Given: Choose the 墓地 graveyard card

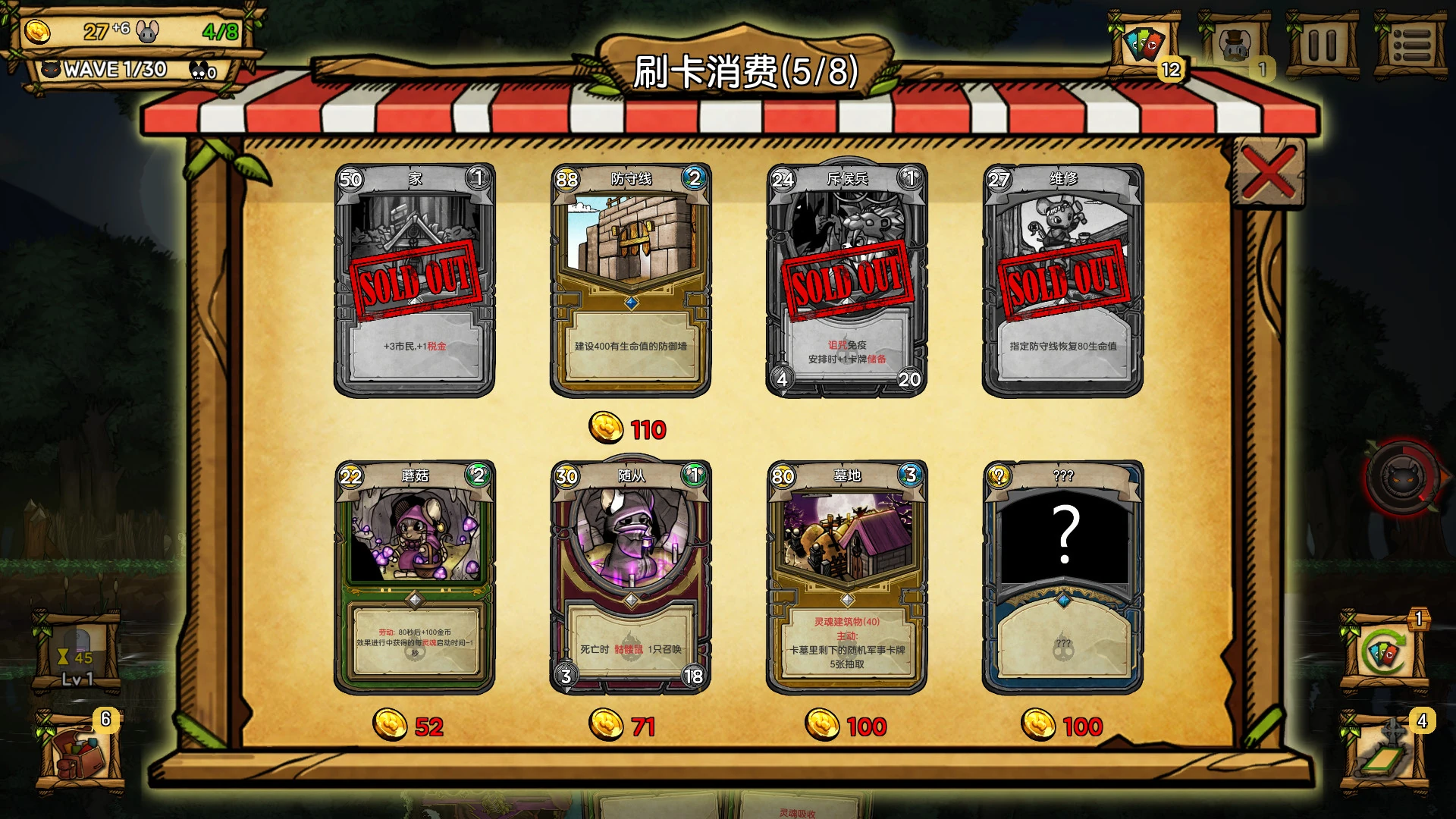Looking at the screenshot, I should click(x=846, y=577).
